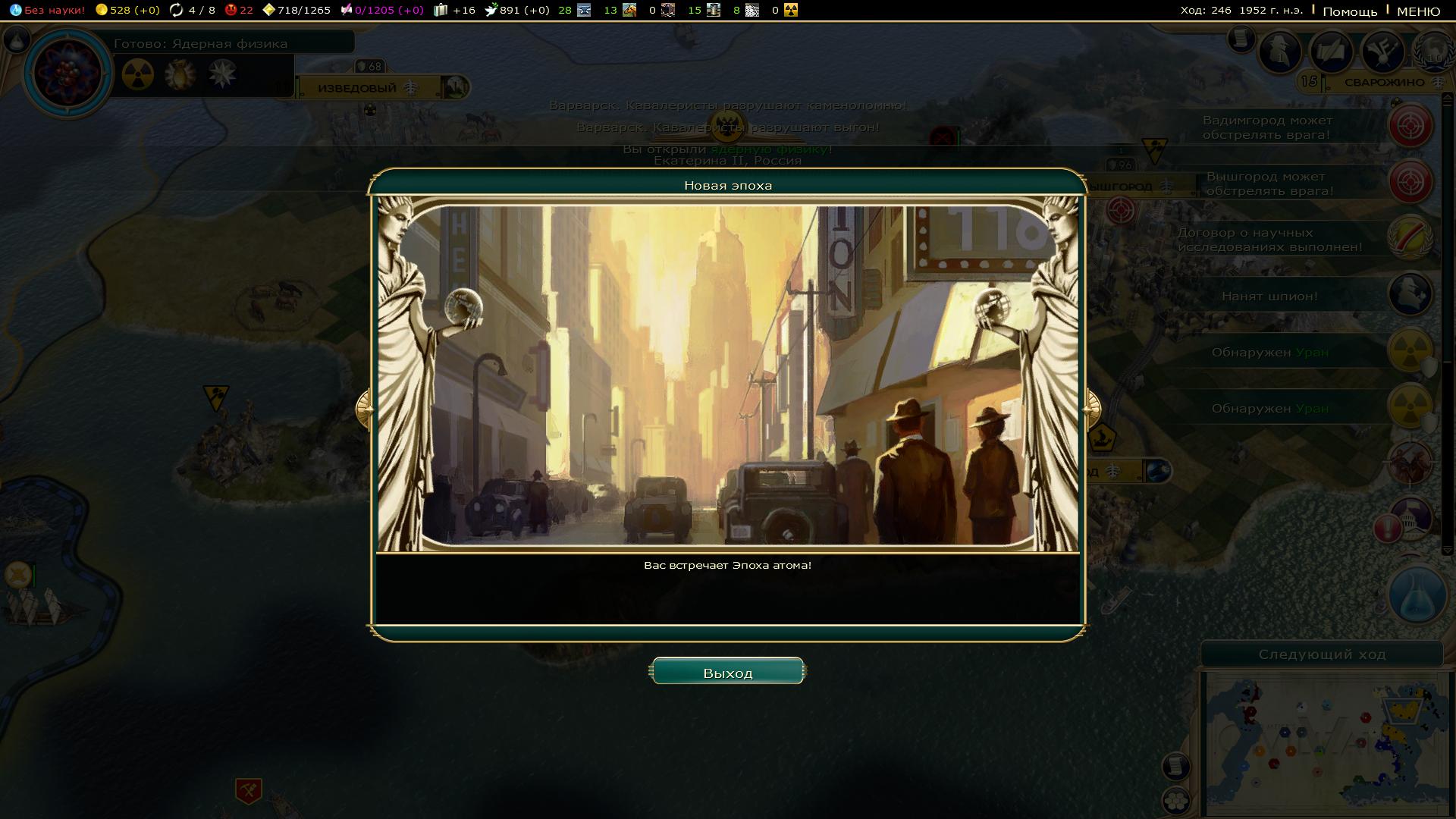Click the cavalry pillage notification icon
This screenshot has height=819, width=1456.
pyautogui.click(x=1410, y=463)
